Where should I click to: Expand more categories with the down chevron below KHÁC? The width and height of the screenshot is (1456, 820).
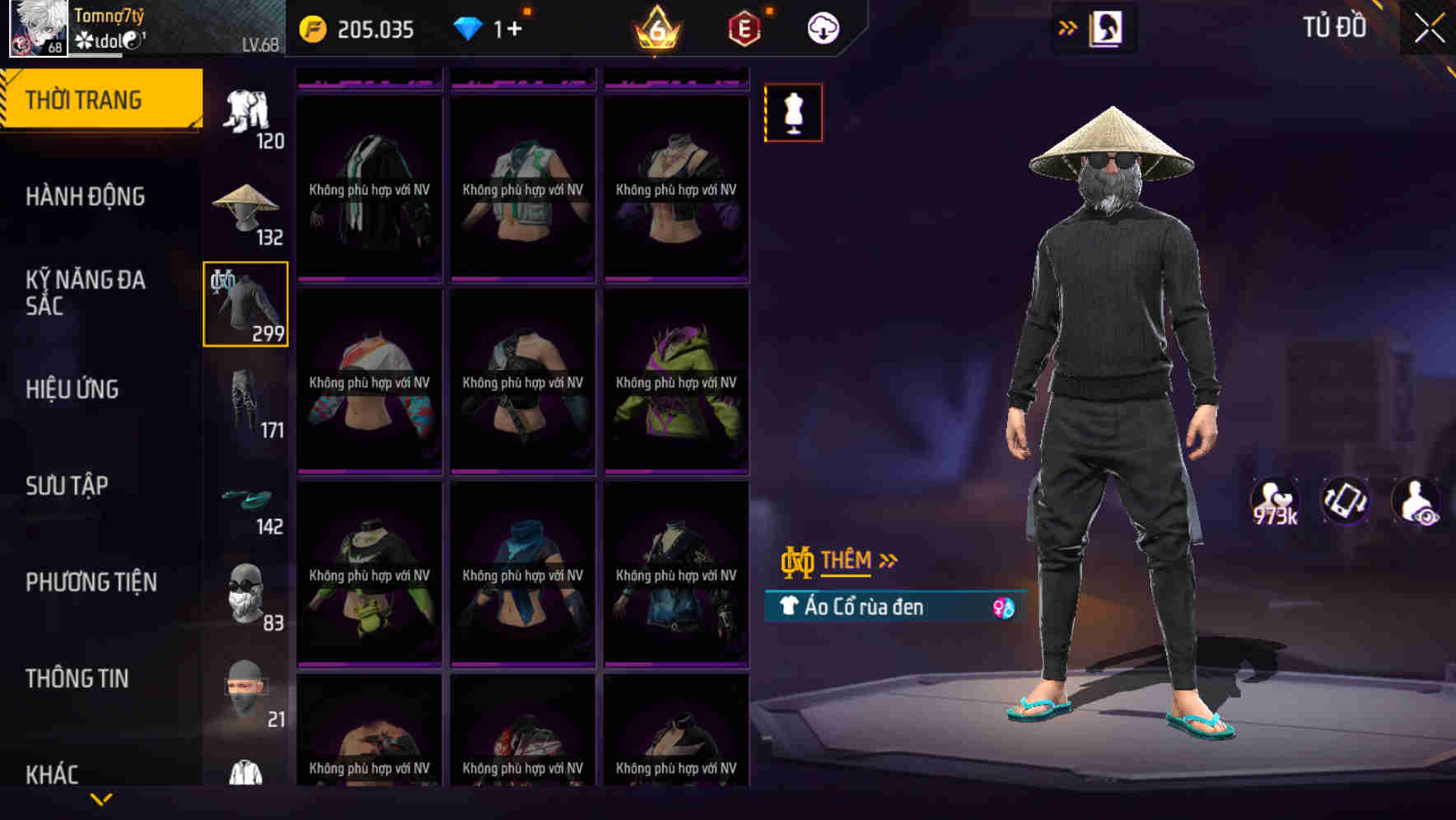102,797
